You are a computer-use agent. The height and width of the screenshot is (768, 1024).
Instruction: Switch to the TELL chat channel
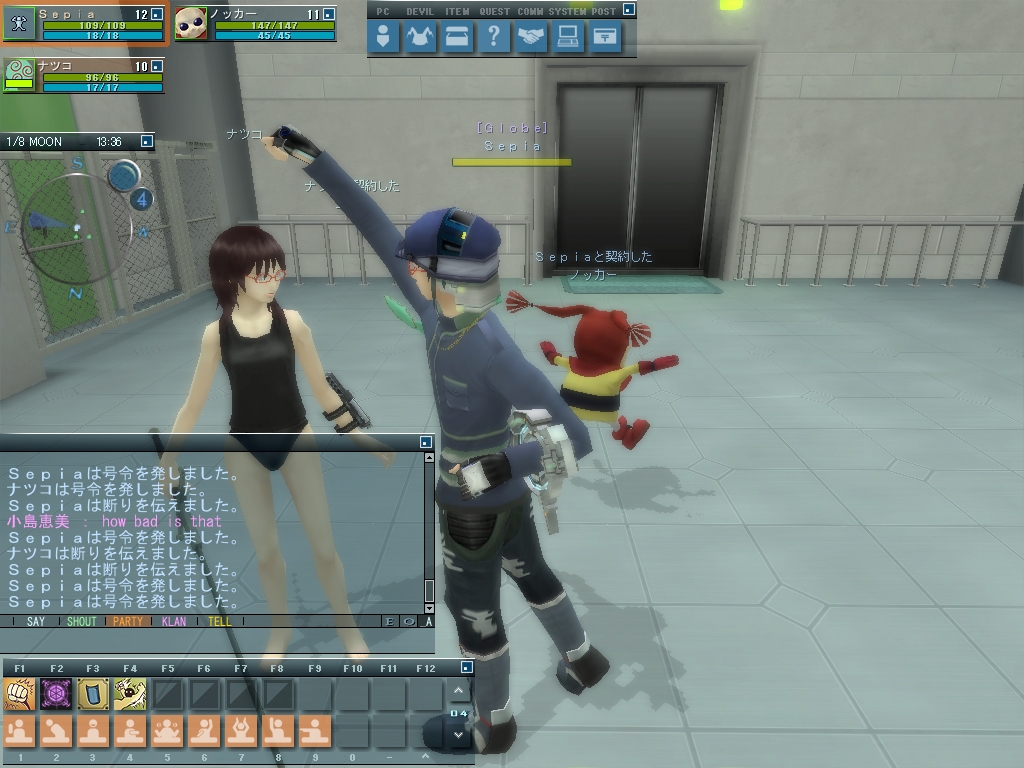pyautogui.click(x=220, y=621)
